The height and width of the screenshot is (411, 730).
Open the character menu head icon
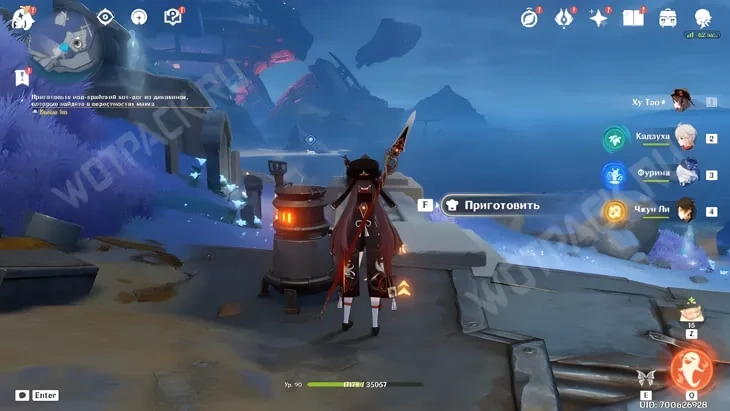(x=701, y=17)
